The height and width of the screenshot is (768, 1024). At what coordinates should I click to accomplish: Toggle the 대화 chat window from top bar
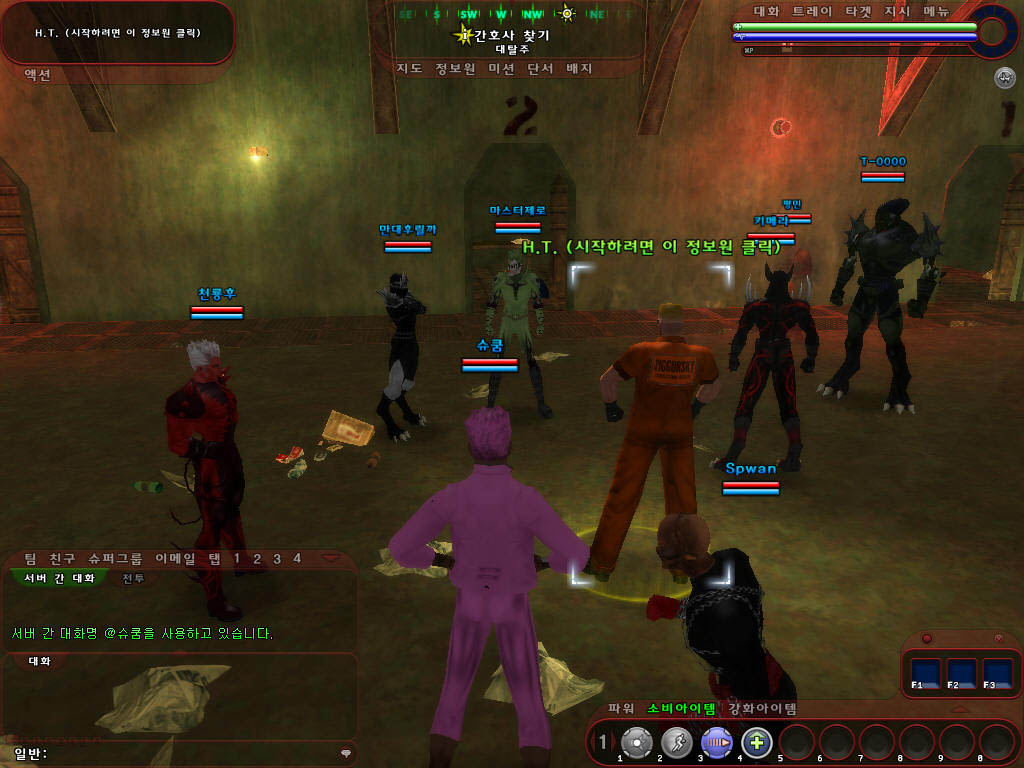coord(767,12)
